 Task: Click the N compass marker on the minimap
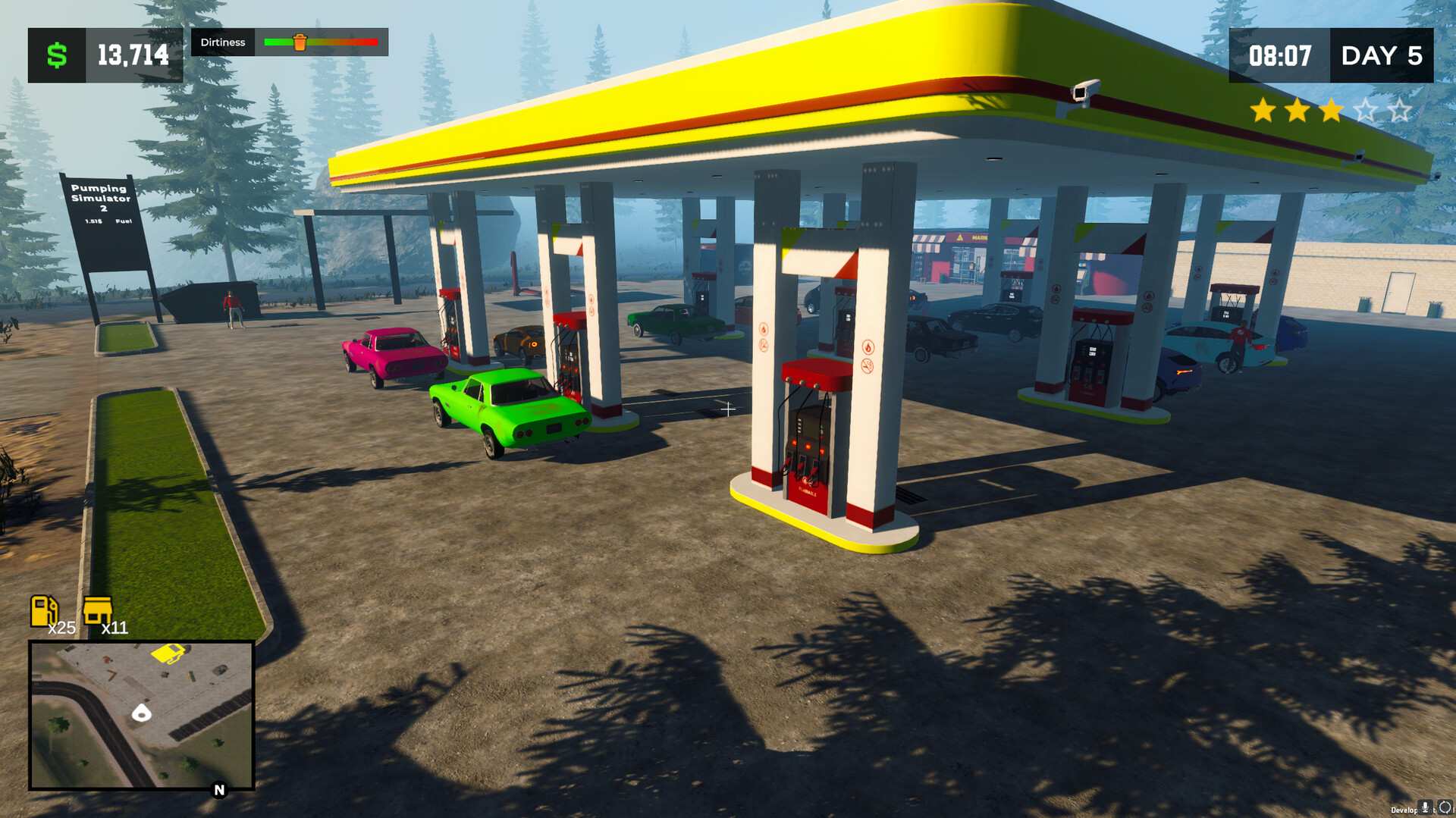pyautogui.click(x=218, y=788)
